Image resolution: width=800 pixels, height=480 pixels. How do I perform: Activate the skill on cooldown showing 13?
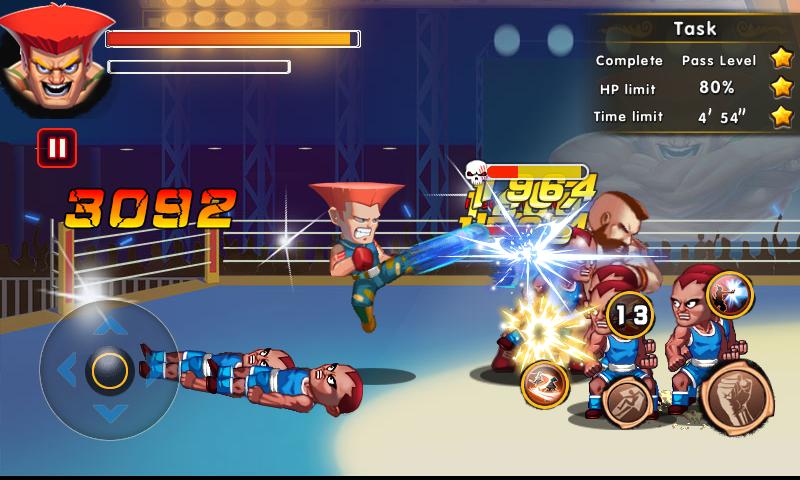(x=630, y=316)
